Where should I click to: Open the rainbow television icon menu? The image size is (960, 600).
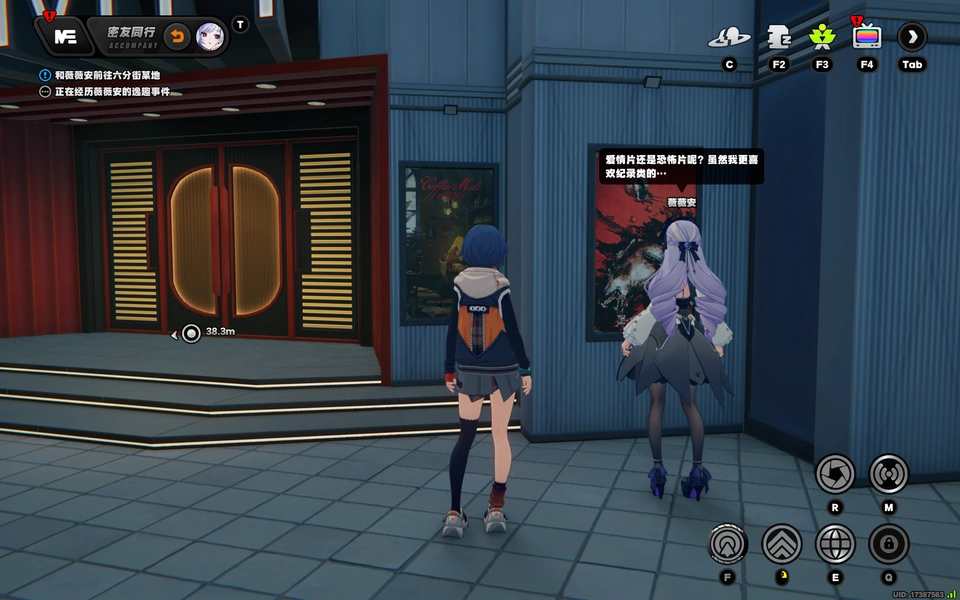tap(867, 38)
